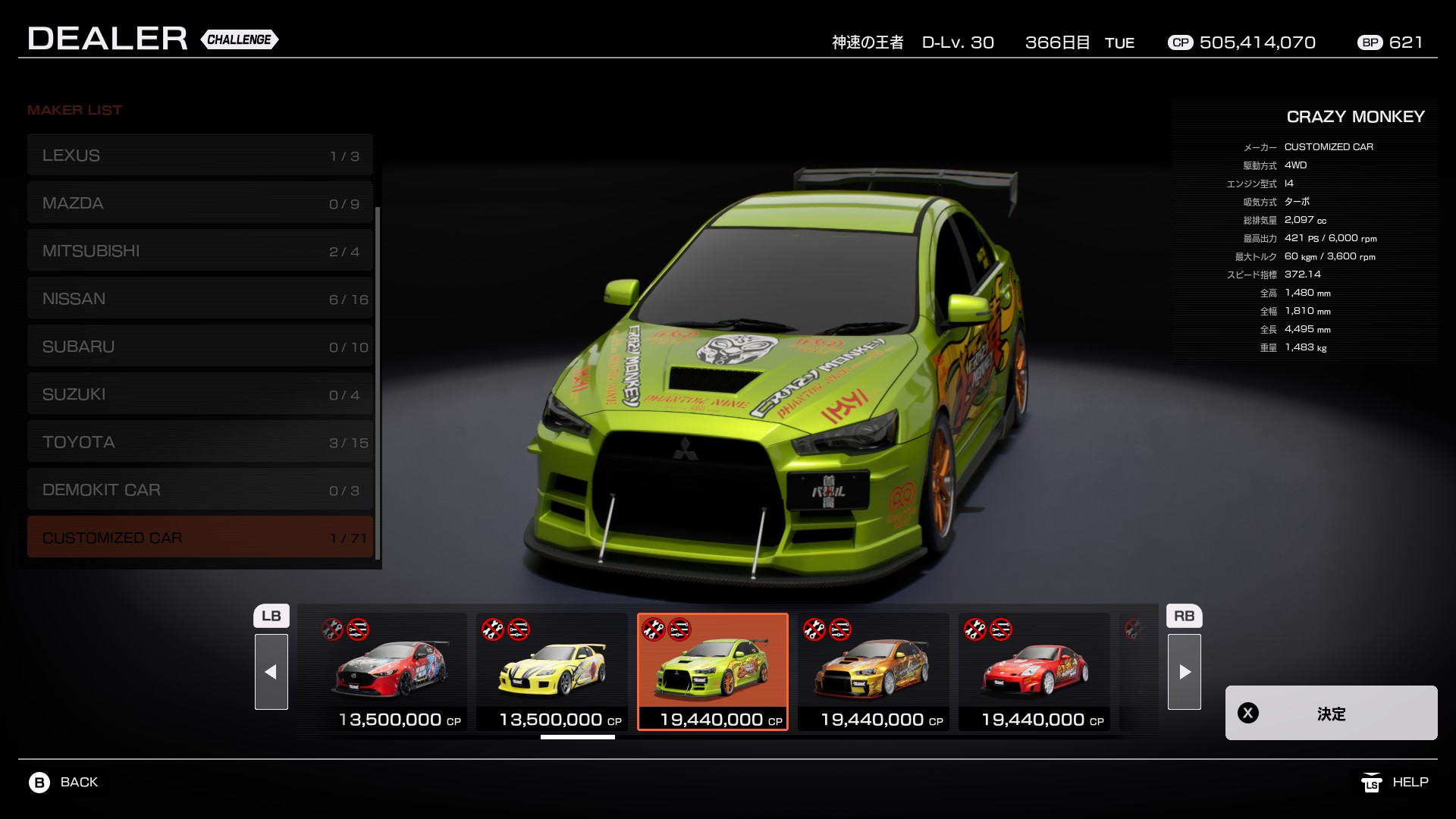
Task: Choose SUZUKI in the maker list
Action: point(199,394)
